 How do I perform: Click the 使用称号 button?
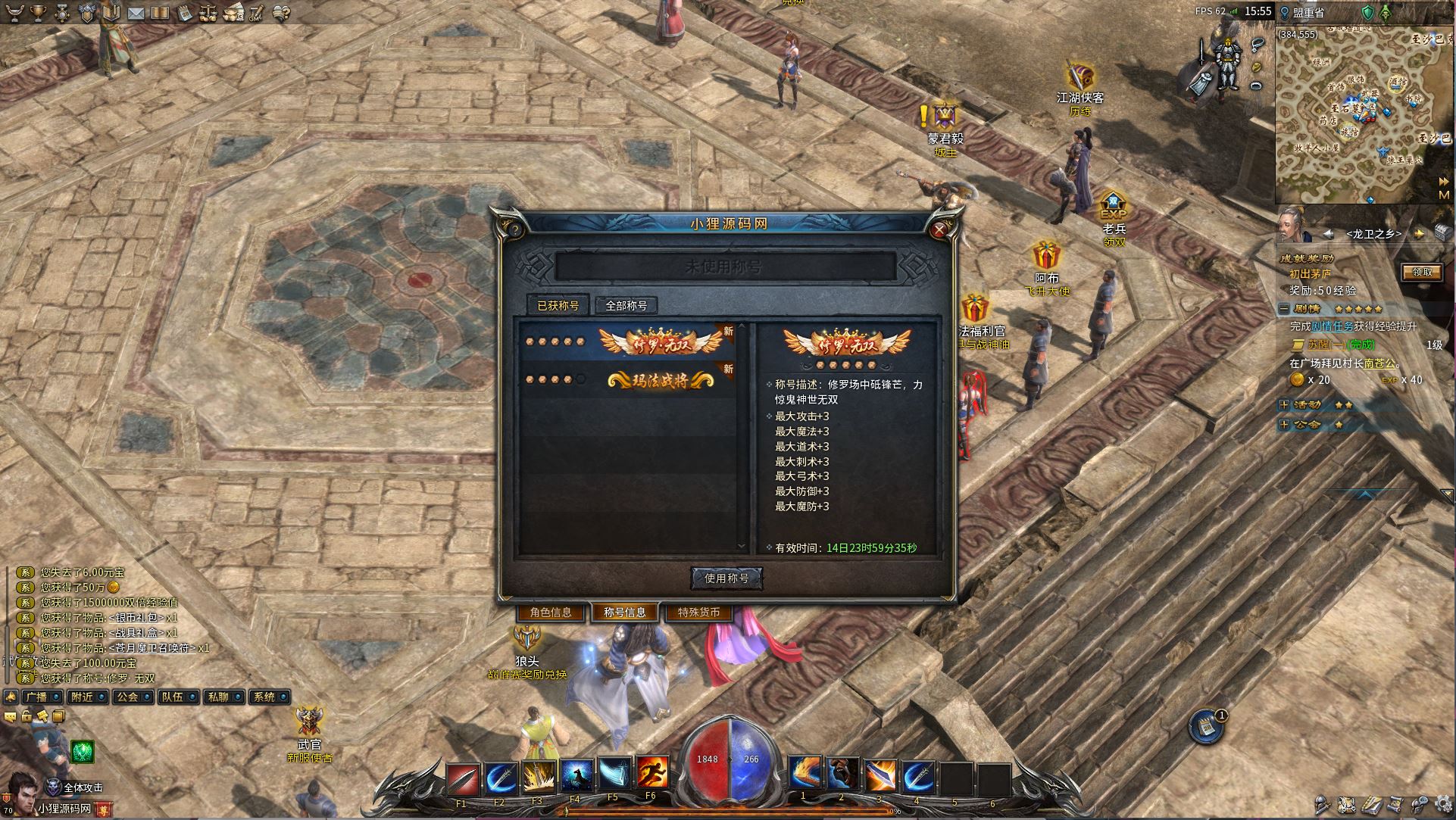tap(726, 578)
